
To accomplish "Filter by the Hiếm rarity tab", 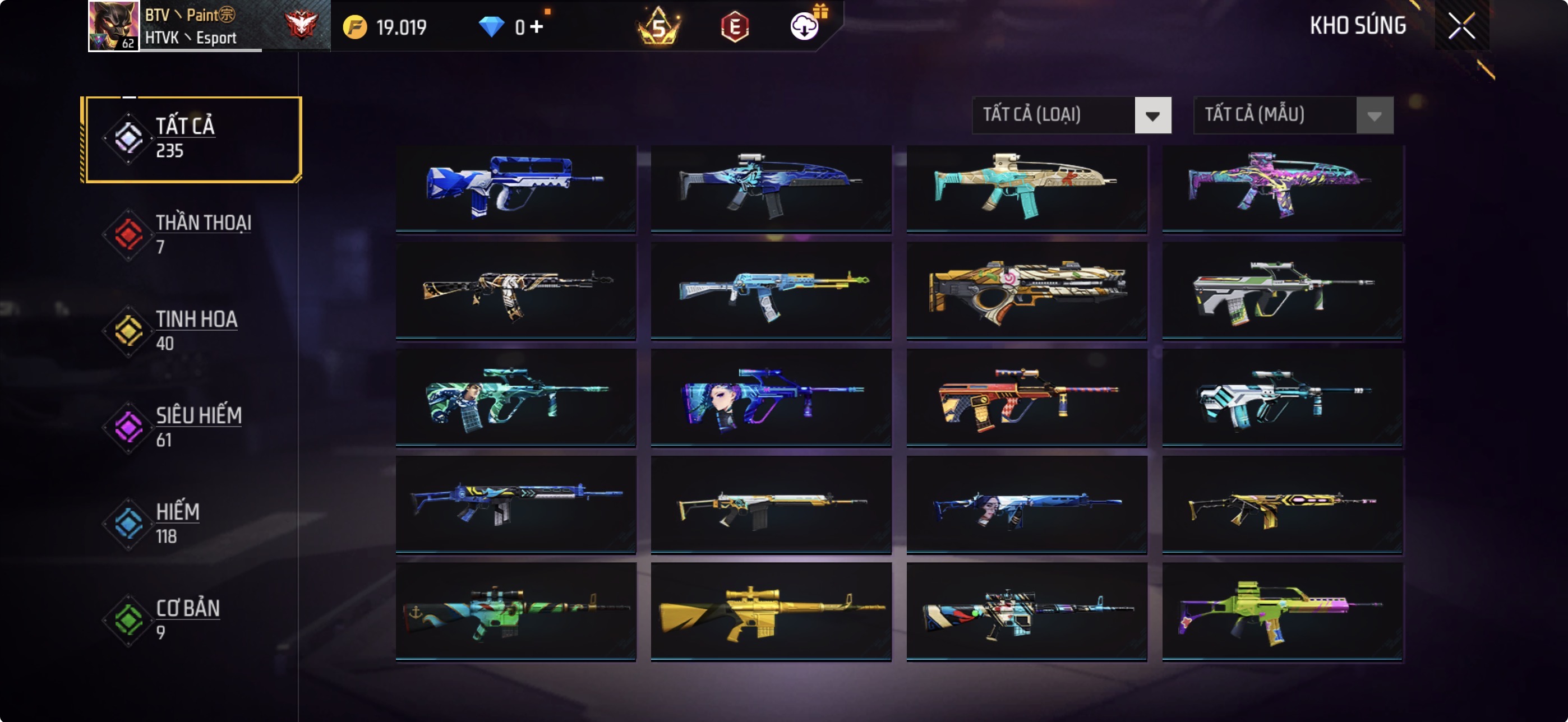I will pyautogui.click(x=192, y=523).
